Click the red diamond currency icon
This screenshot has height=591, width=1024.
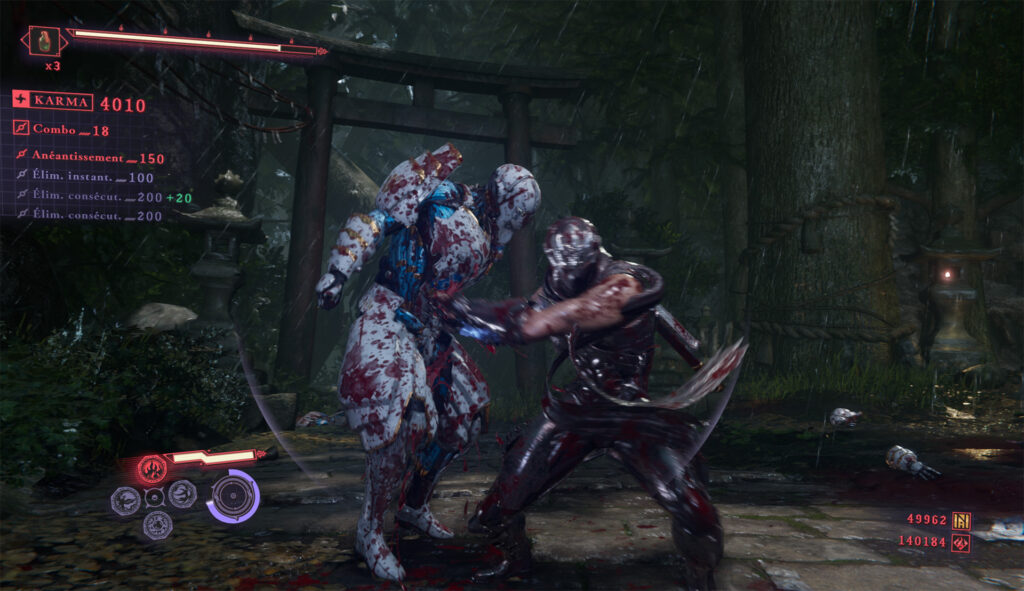click(x=961, y=542)
